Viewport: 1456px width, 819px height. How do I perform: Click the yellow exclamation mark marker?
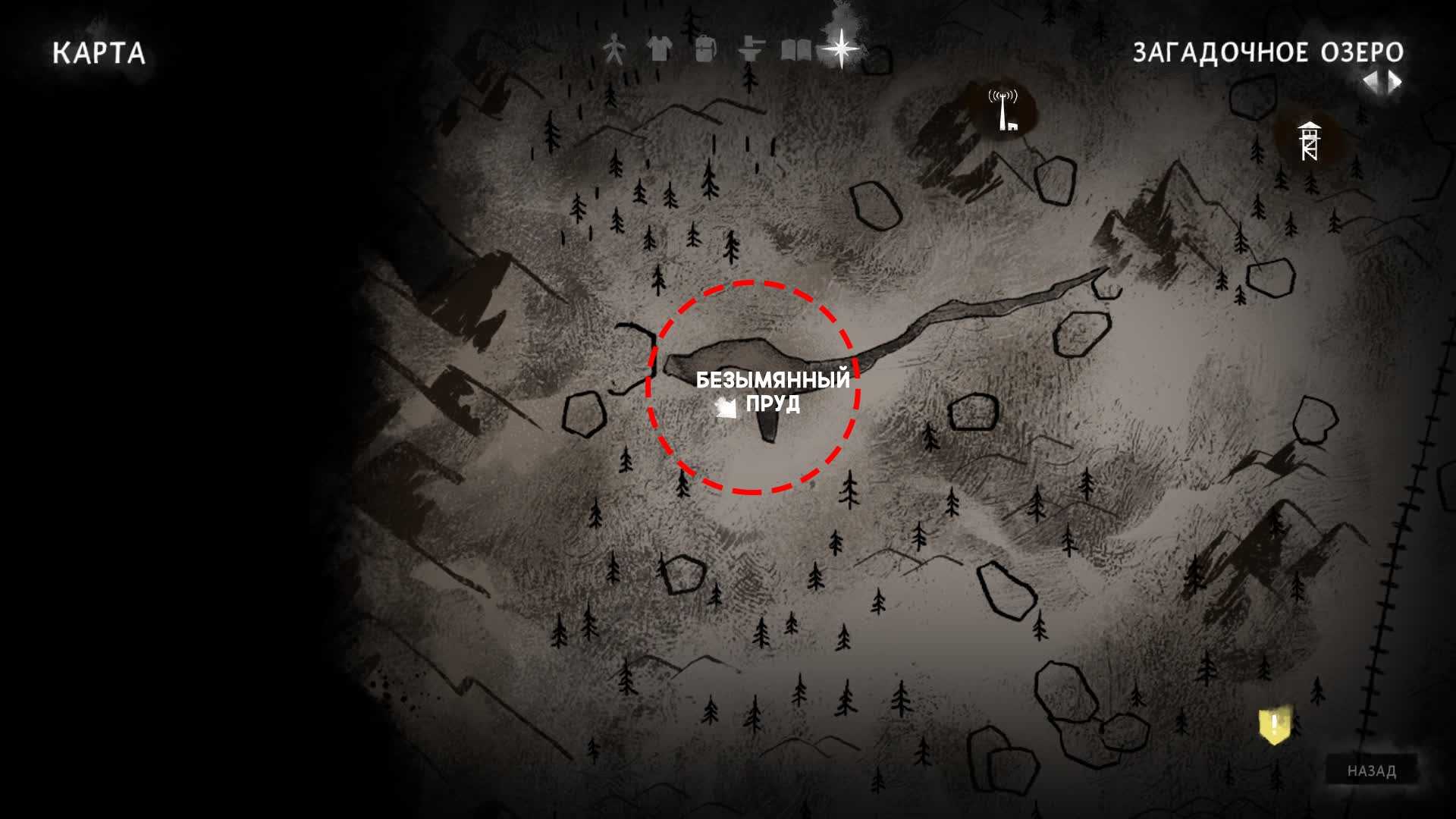[x=1275, y=725]
